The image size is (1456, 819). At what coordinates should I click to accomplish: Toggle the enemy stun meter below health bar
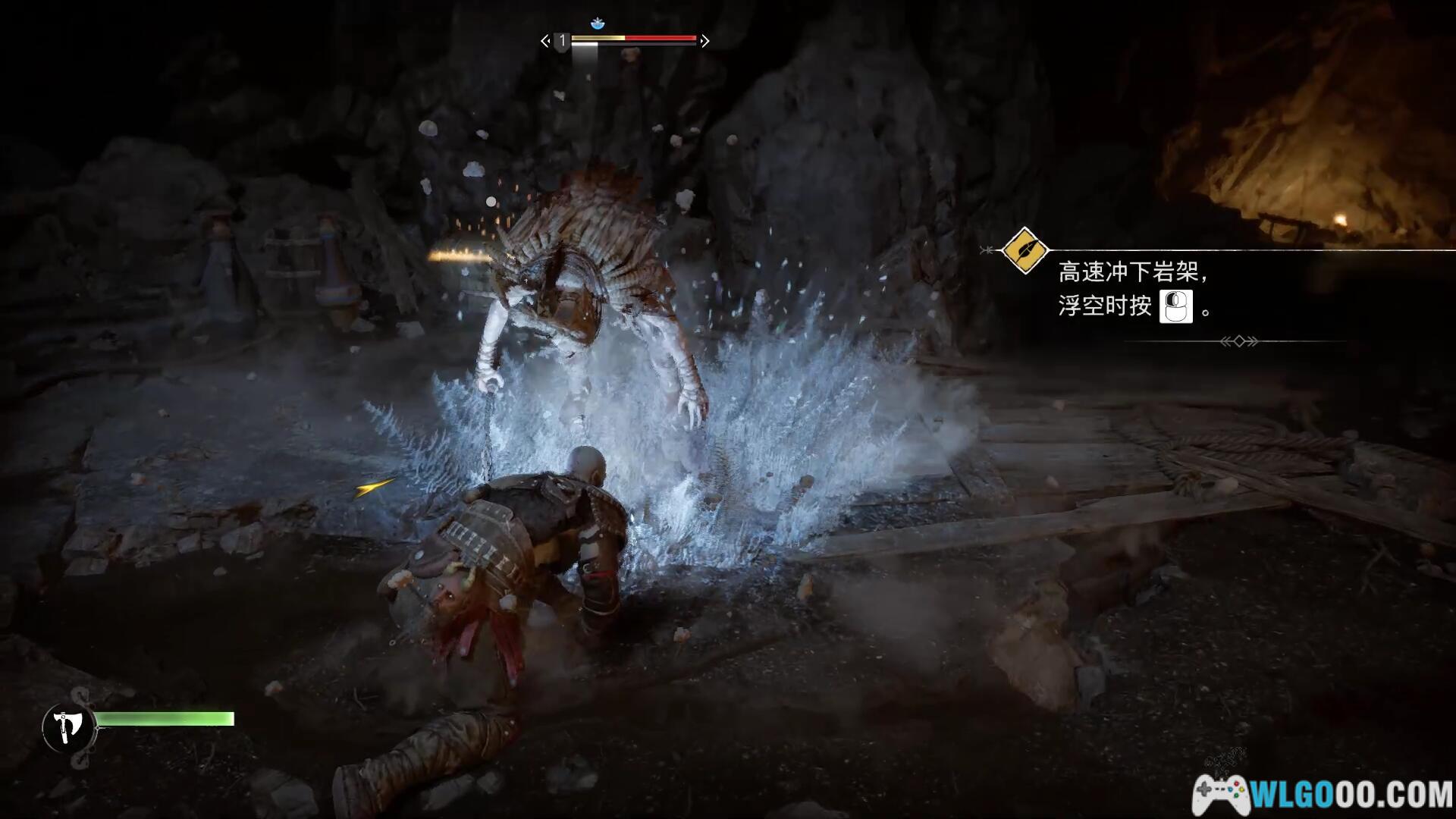(x=585, y=44)
